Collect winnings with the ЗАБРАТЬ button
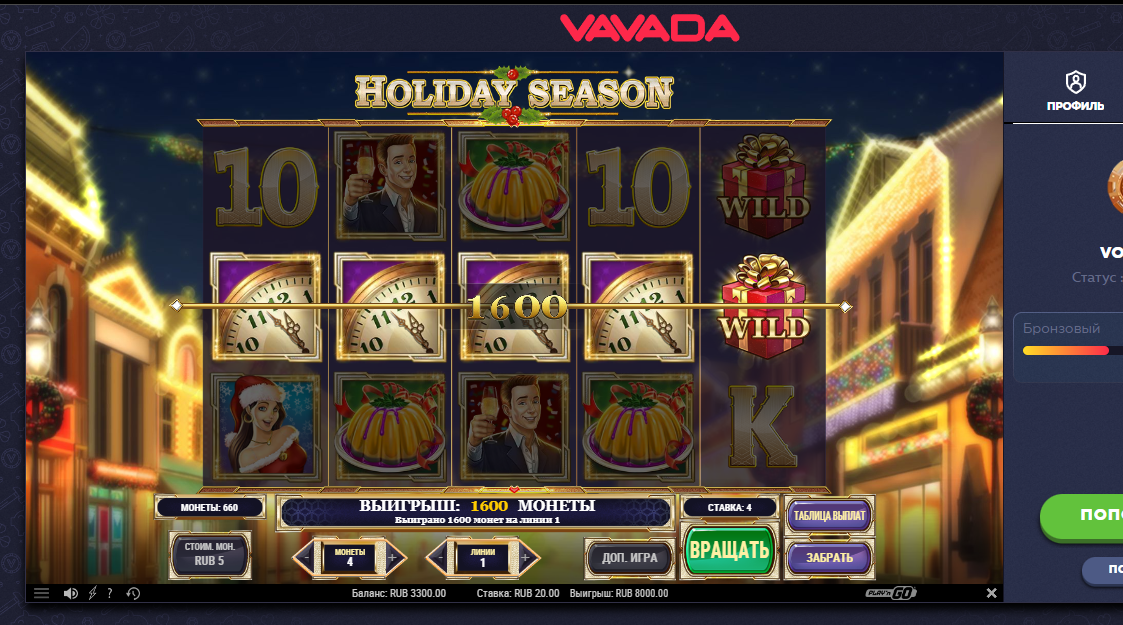 [x=829, y=557]
